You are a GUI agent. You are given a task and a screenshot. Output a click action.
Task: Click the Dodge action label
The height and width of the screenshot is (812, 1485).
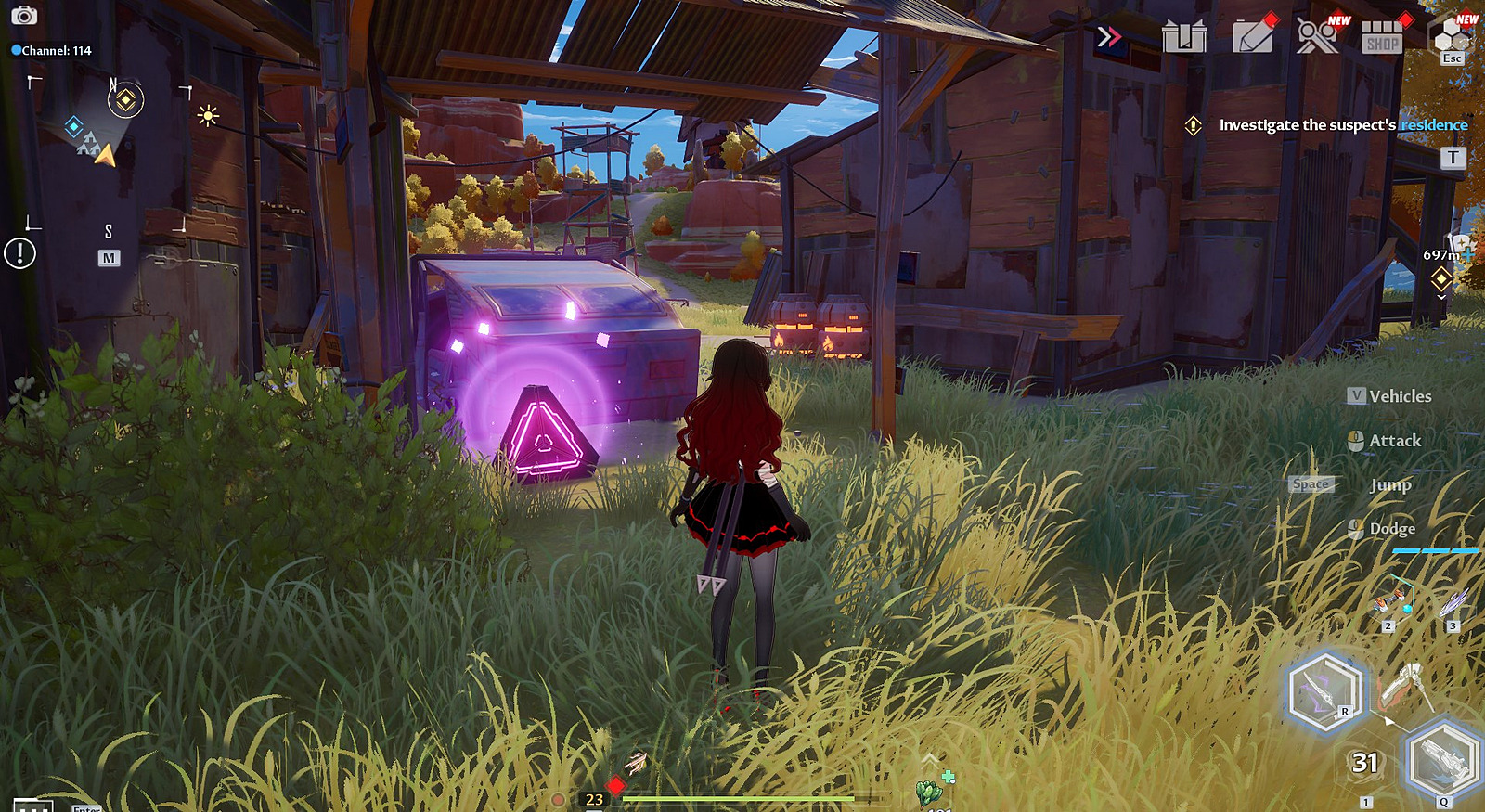1392,529
